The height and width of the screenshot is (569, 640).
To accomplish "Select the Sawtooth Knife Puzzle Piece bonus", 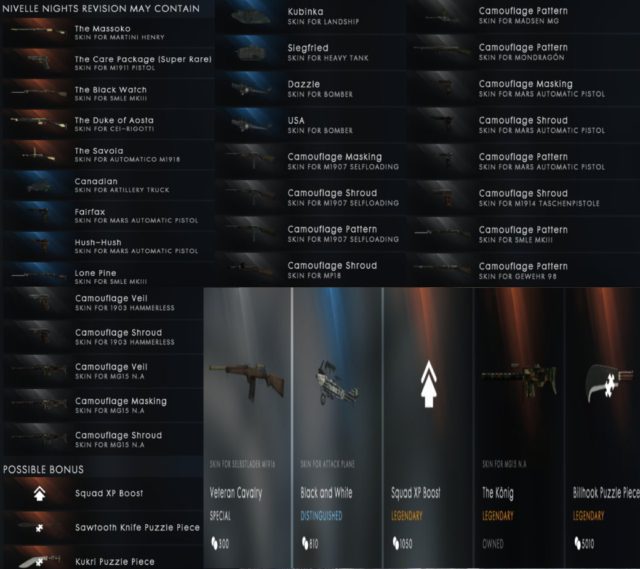I will (108, 524).
